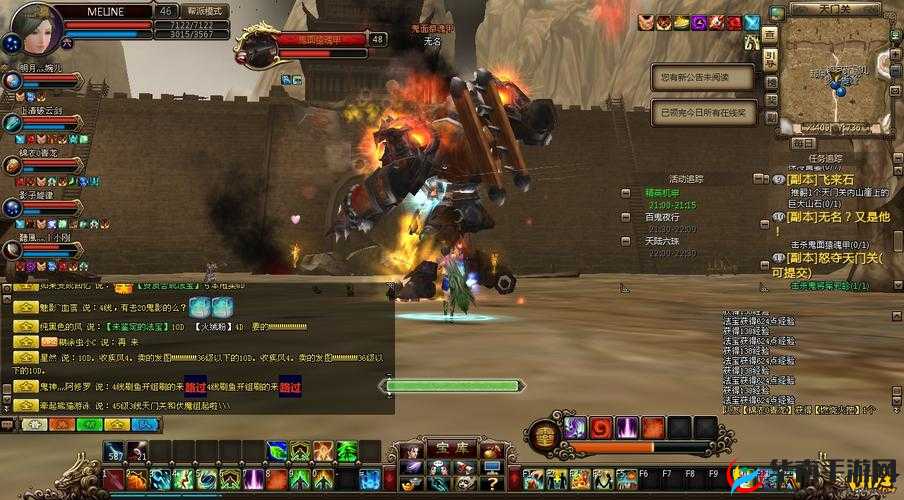Activate the red spiral swirl skill
Viewport: 904px width, 500px height.
[x=601, y=428]
